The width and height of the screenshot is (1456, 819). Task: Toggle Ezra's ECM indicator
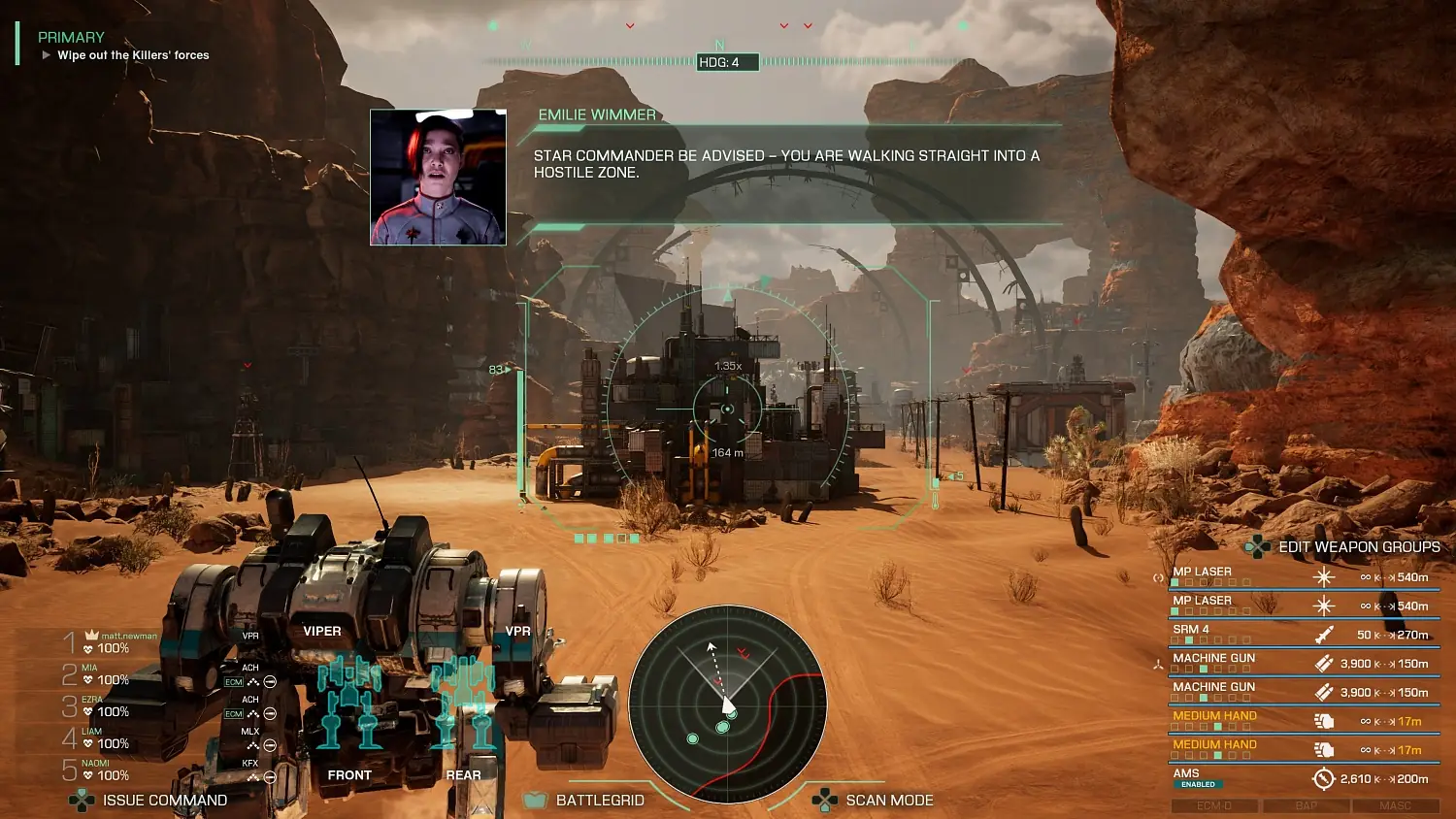233,713
